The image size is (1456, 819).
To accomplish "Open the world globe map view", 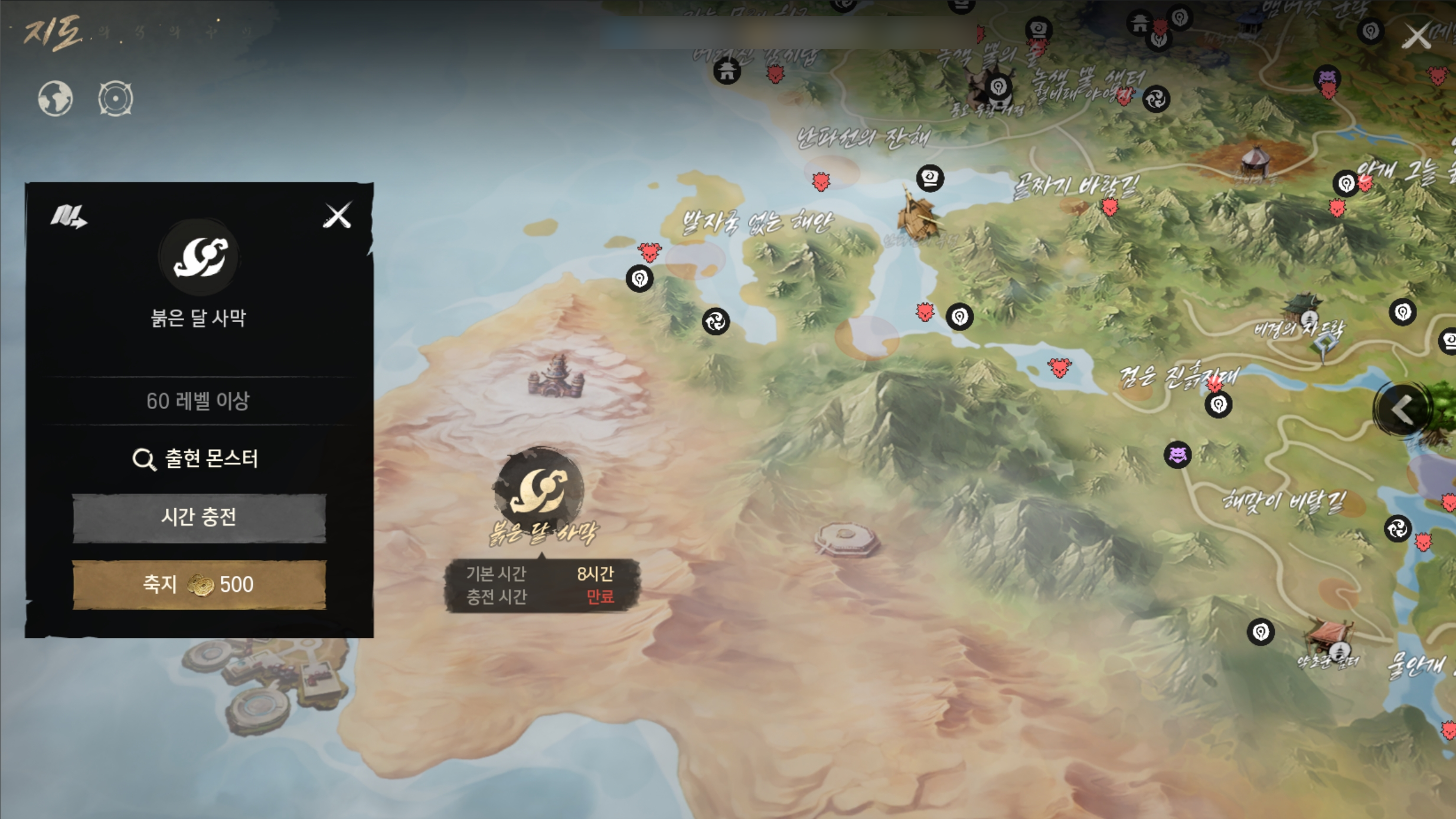I will point(55,99).
